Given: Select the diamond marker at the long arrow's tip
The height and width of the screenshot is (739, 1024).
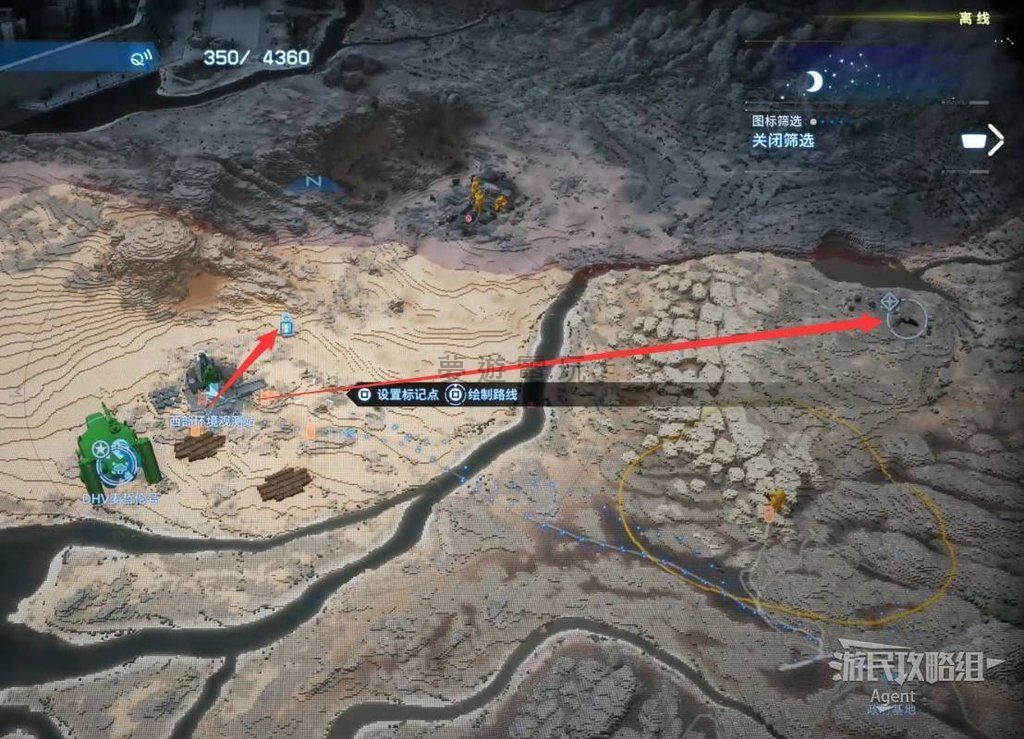Looking at the screenshot, I should (x=888, y=301).
